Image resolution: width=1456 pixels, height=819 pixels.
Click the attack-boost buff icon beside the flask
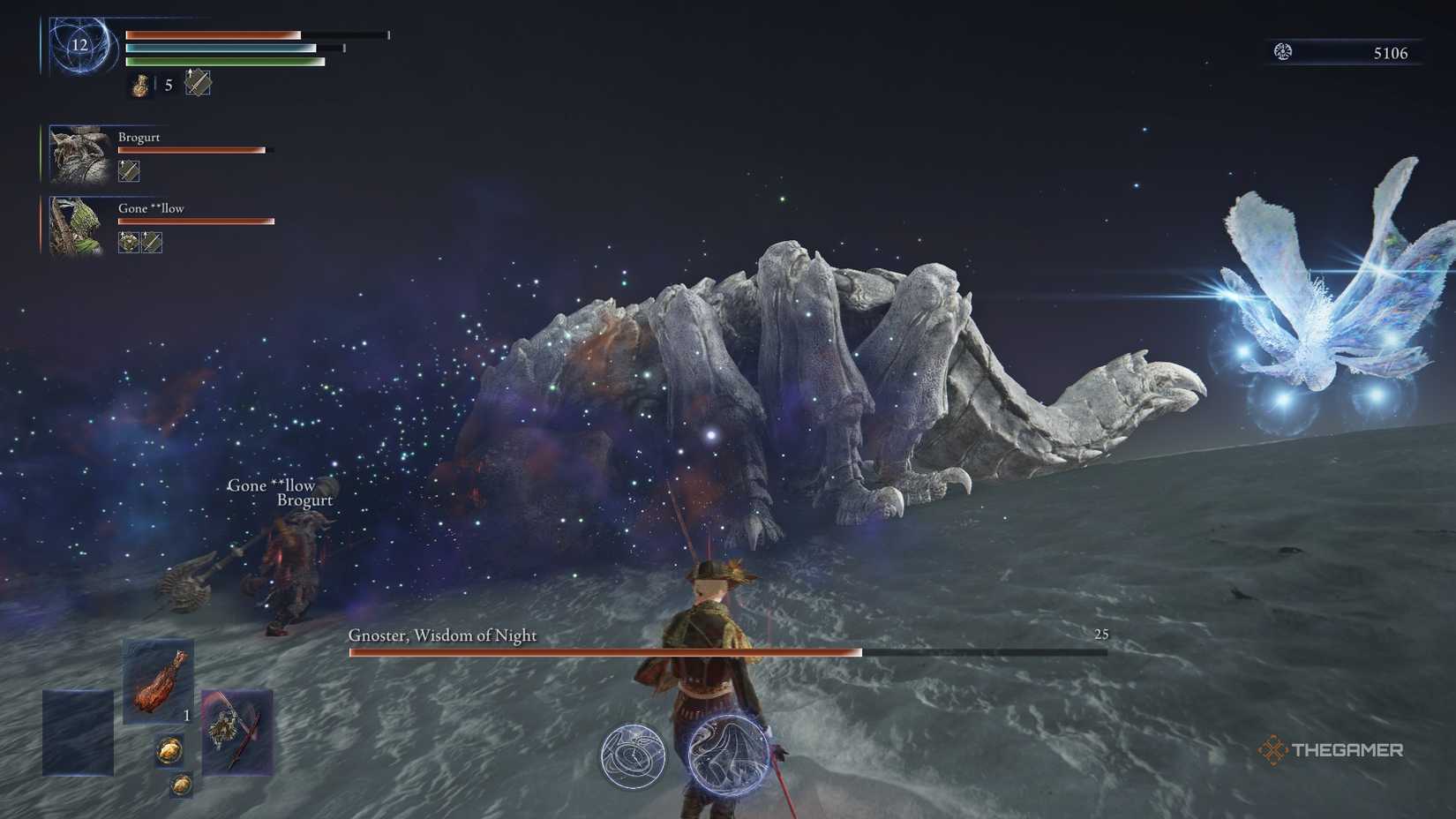pos(199,84)
